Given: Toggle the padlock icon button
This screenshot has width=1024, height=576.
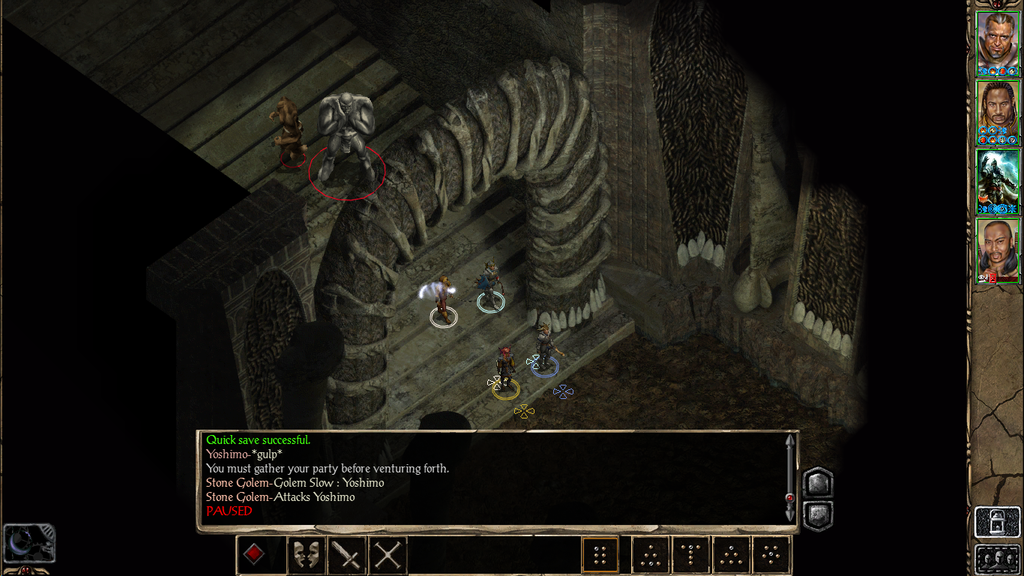Looking at the screenshot, I should [x=997, y=522].
